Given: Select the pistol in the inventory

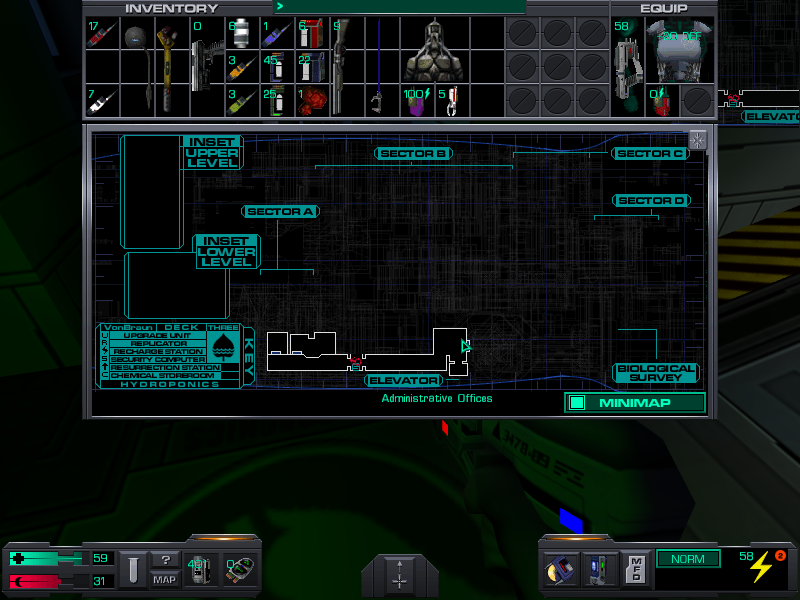Looking at the screenshot, I should 207,65.
